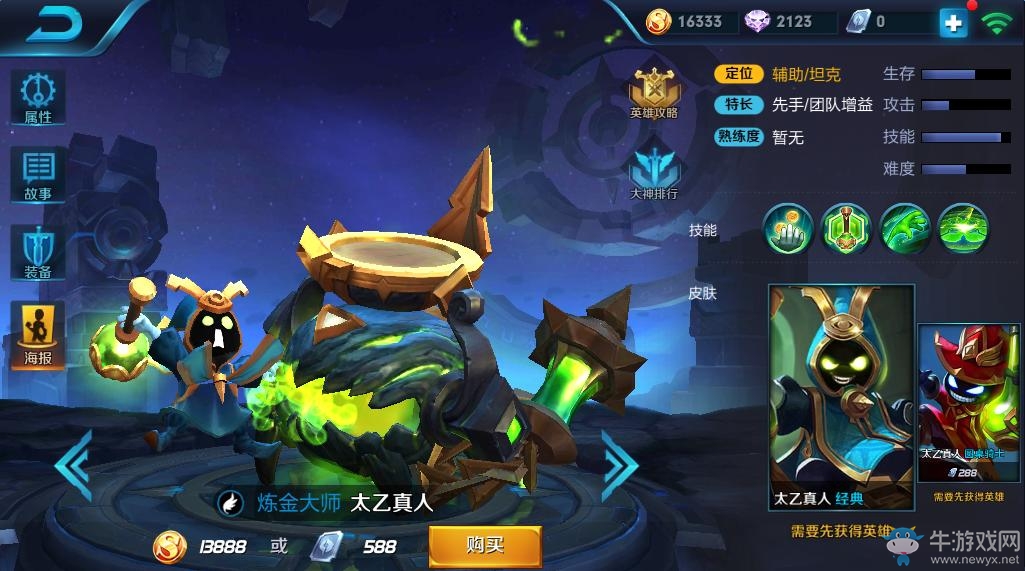The width and height of the screenshot is (1025, 571).
Task: Open the 大神排行 ranking icon
Action: pyautogui.click(x=654, y=172)
